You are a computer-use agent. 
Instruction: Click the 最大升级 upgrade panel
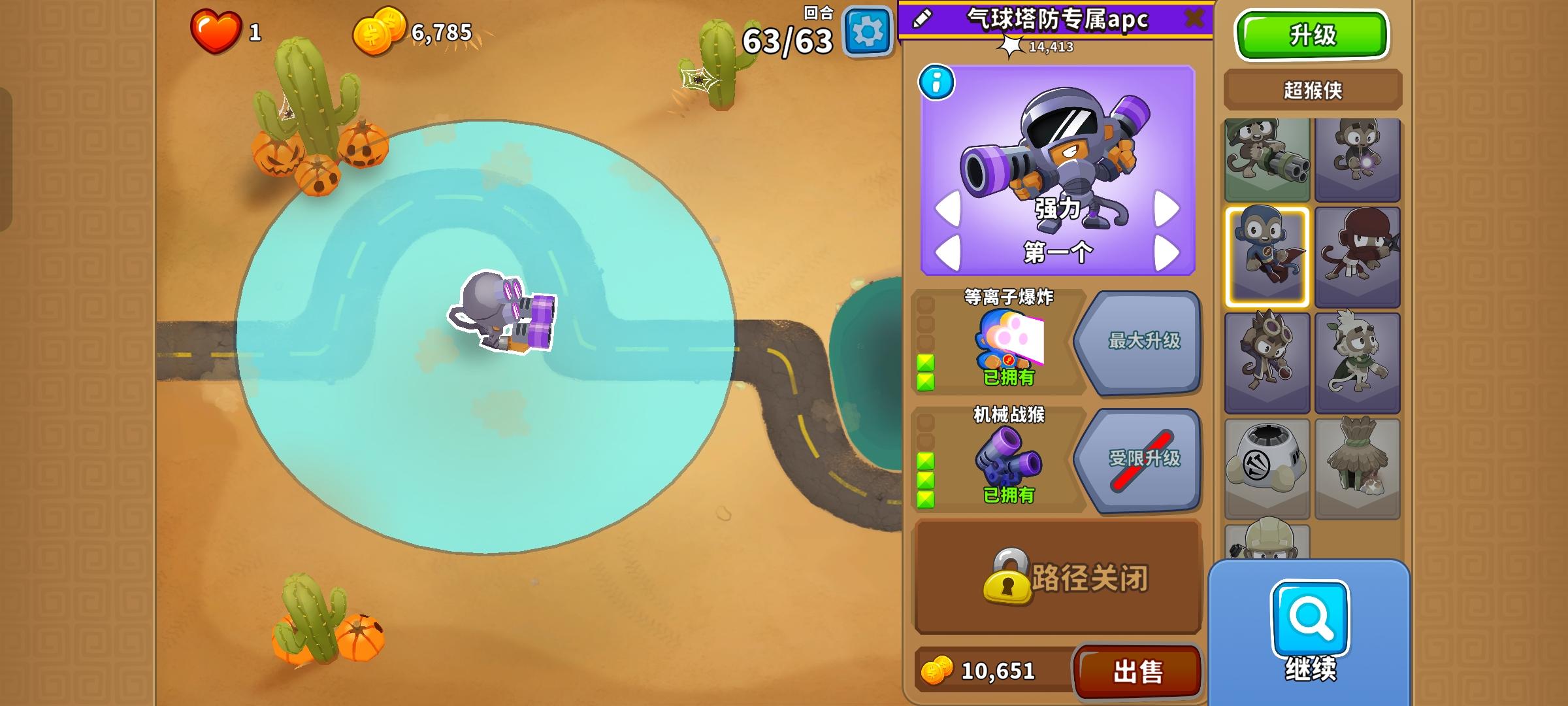click(x=1147, y=343)
